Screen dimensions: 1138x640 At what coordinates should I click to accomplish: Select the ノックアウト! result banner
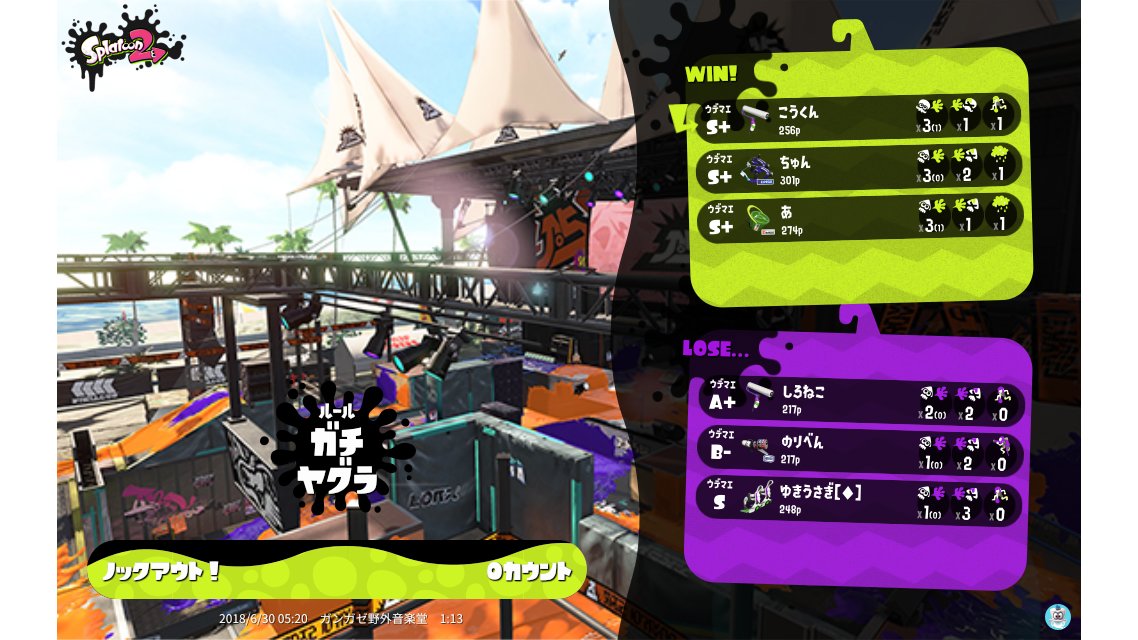336,571
